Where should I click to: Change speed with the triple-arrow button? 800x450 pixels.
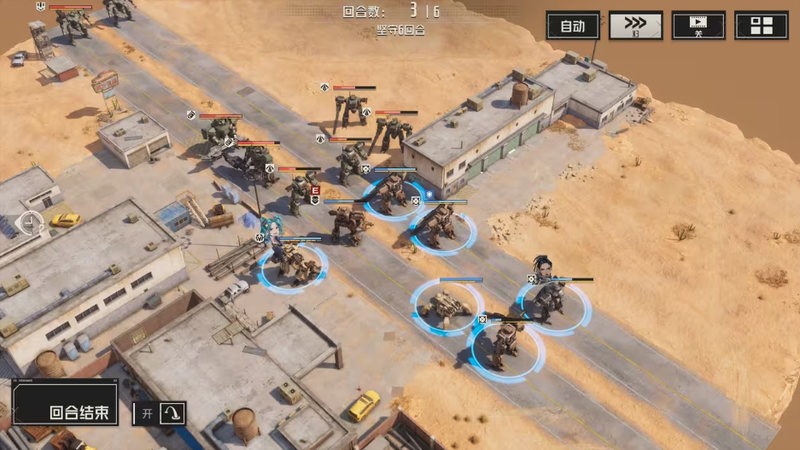pos(635,25)
